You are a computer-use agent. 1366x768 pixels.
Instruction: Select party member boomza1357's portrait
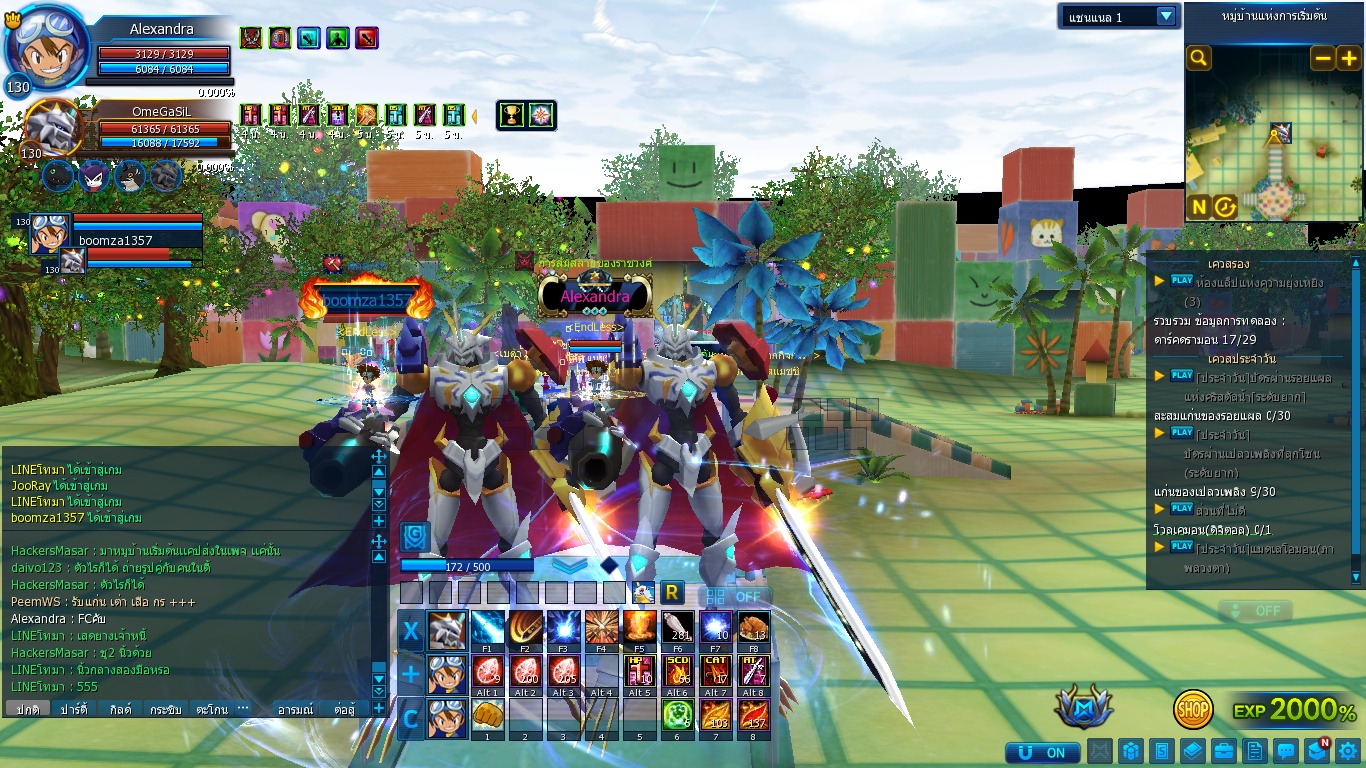click(x=48, y=234)
